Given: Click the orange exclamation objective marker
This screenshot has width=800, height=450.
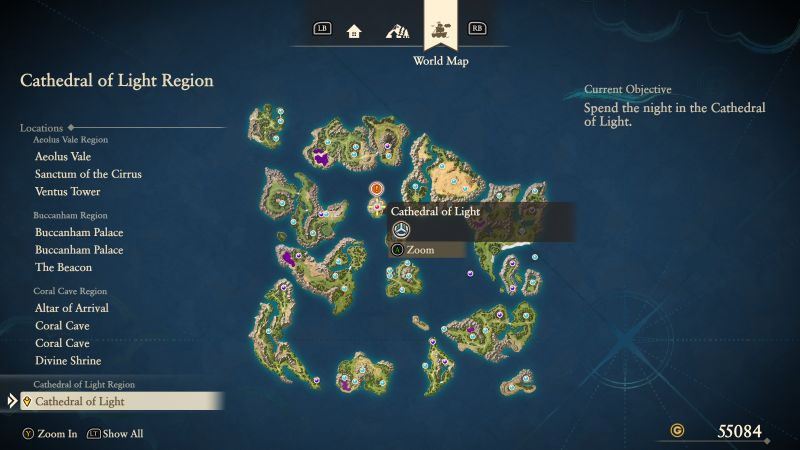Looking at the screenshot, I should (x=376, y=188).
